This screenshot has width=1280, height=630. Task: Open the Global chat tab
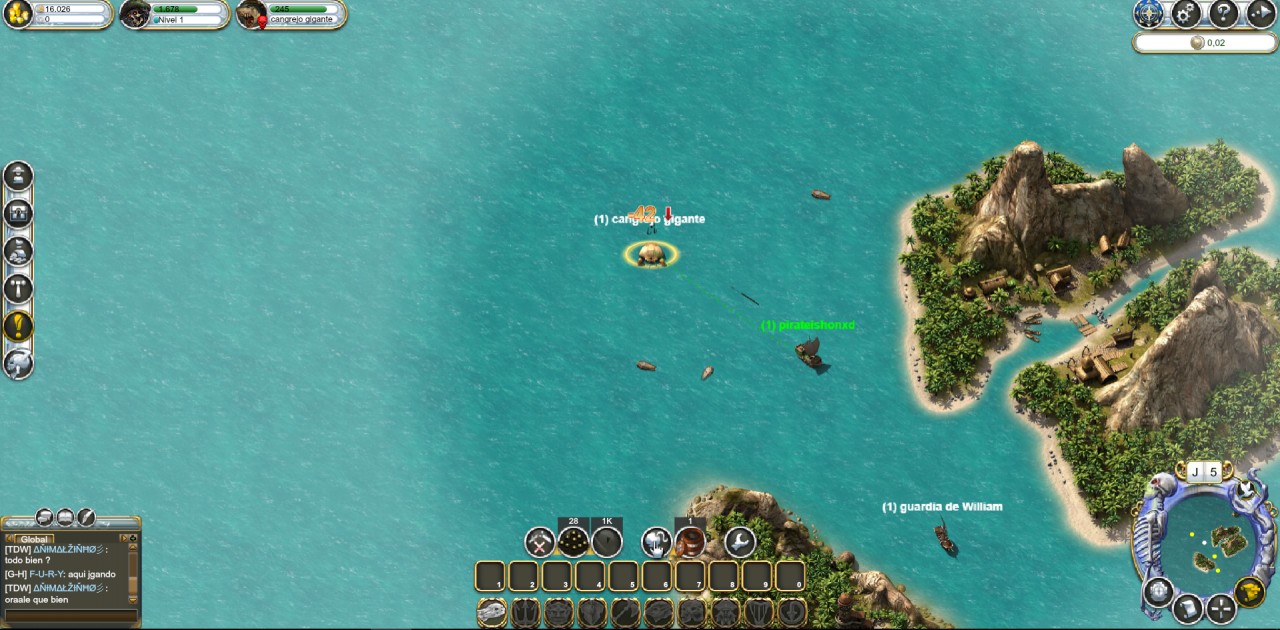[x=35, y=539]
